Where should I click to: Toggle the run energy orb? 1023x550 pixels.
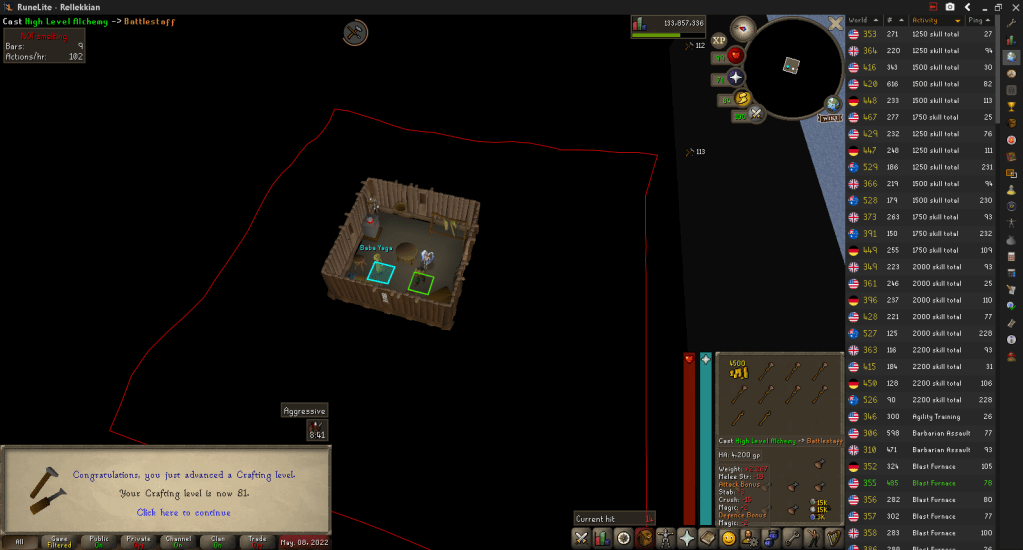click(x=742, y=98)
